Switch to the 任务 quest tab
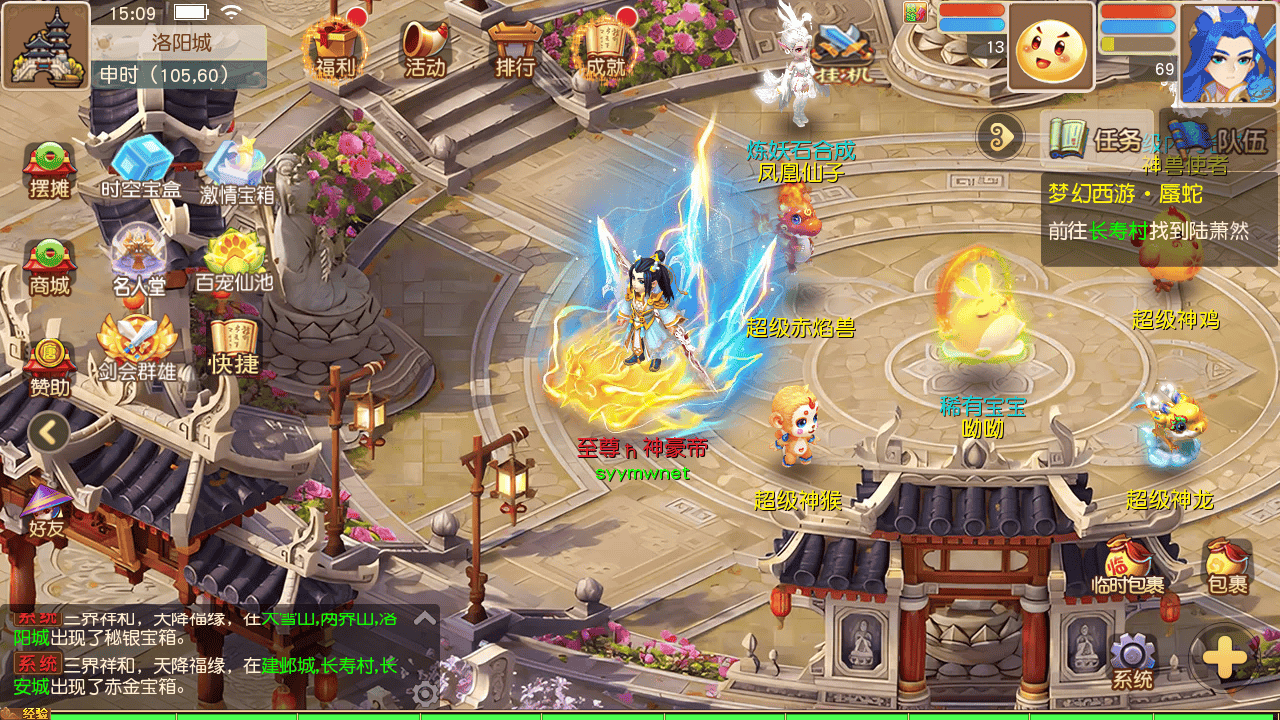 (1096, 138)
